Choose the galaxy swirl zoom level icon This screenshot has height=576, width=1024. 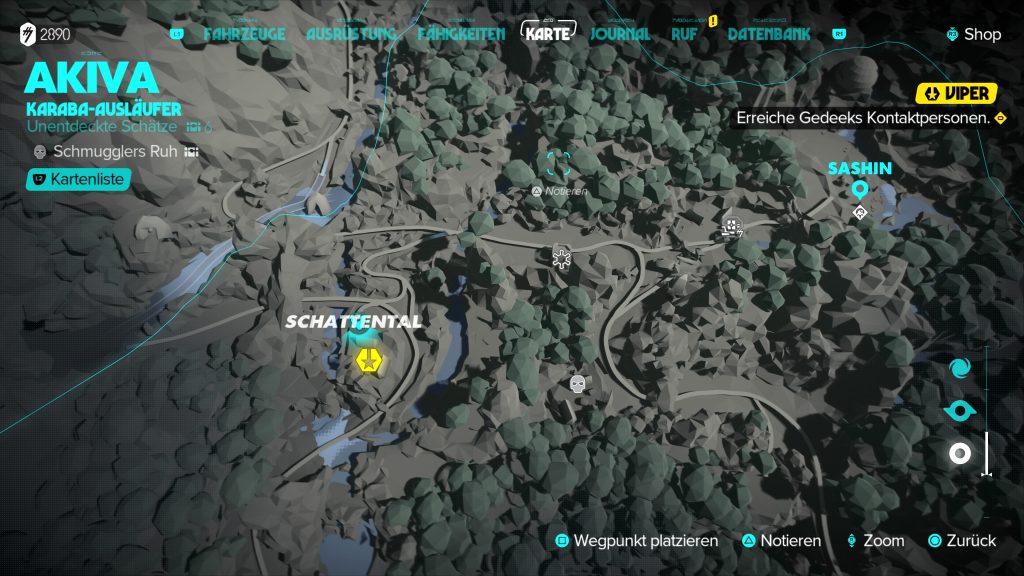coord(960,368)
